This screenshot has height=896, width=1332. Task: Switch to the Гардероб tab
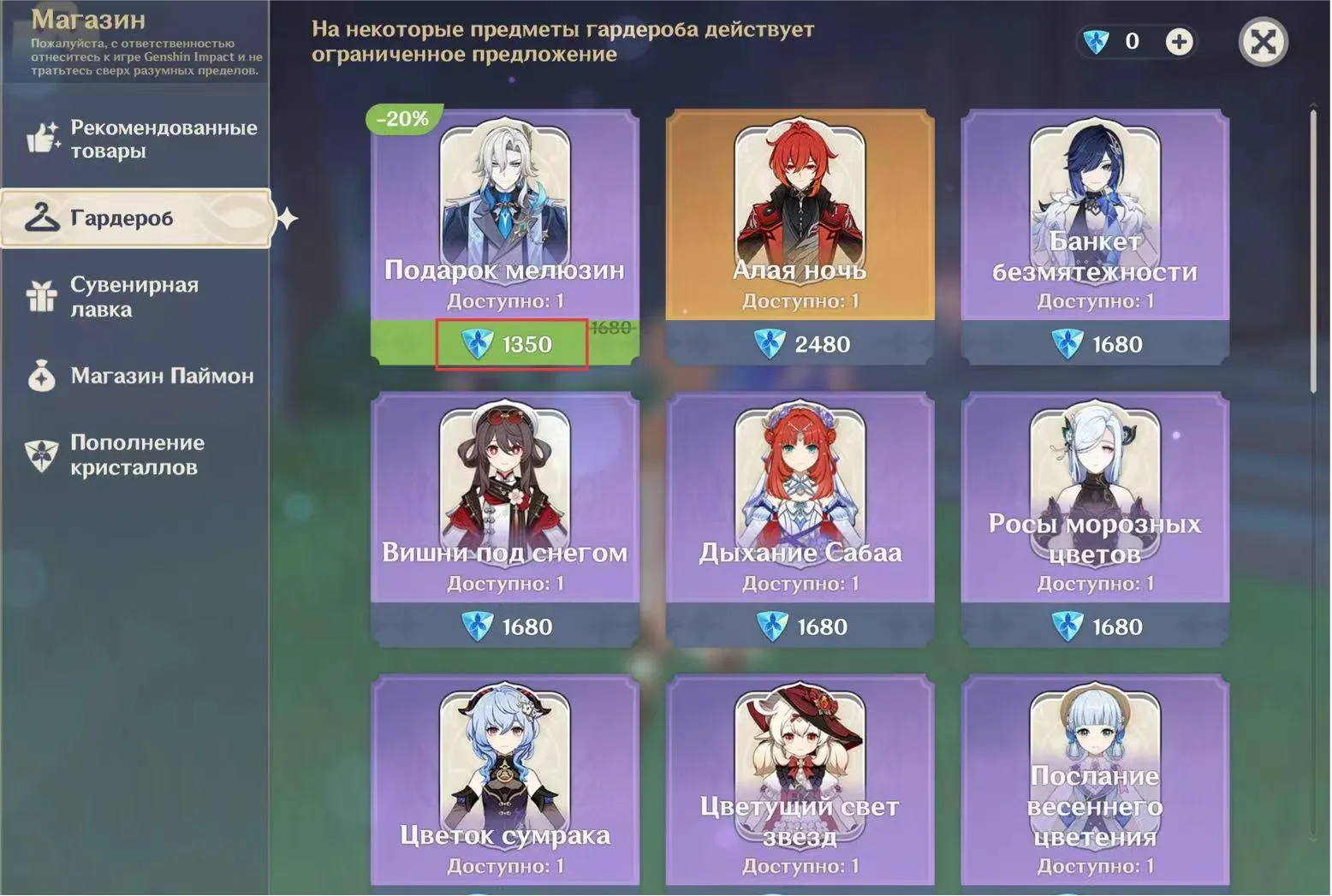[x=137, y=218]
